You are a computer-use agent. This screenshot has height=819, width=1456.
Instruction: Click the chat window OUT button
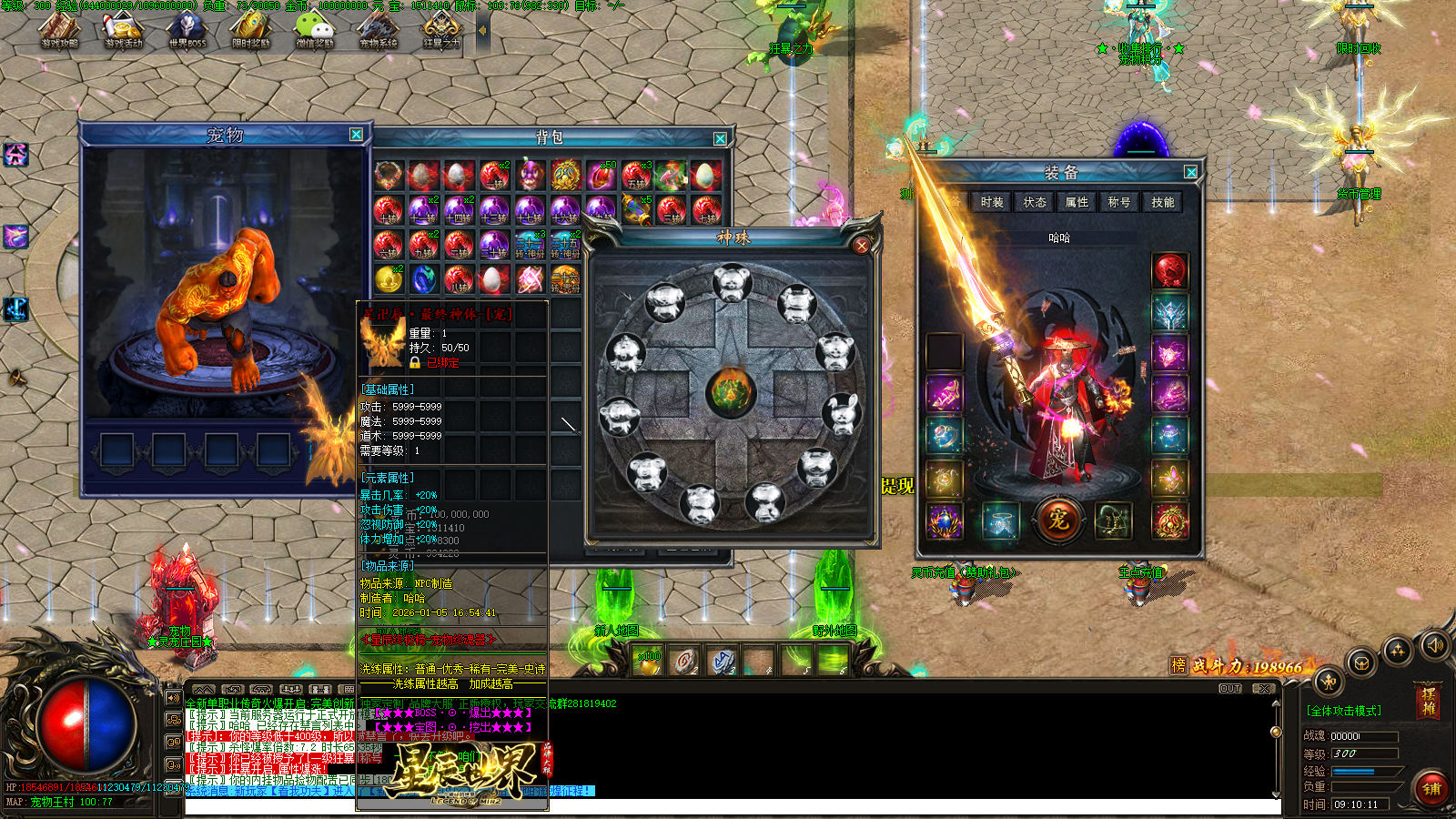pos(1230,689)
